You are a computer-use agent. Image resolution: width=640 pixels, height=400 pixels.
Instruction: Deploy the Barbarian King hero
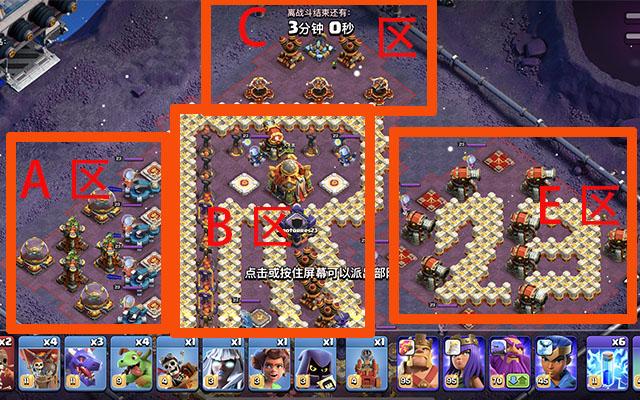tap(419, 367)
